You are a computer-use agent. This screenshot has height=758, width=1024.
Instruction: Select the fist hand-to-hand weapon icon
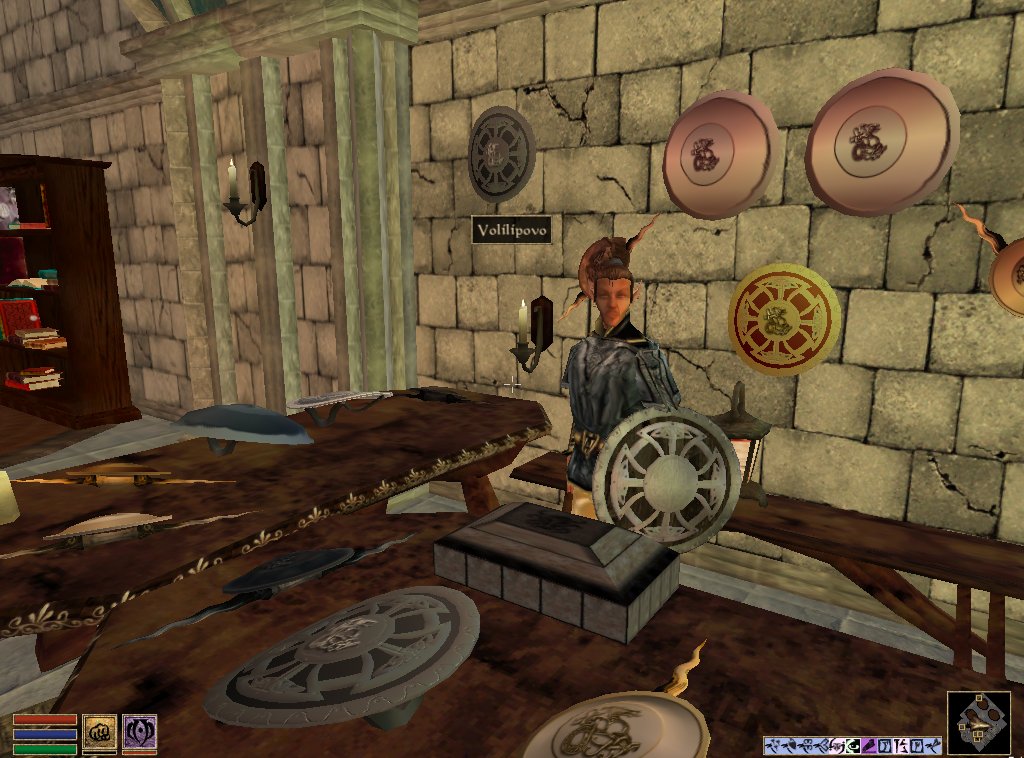[98, 732]
